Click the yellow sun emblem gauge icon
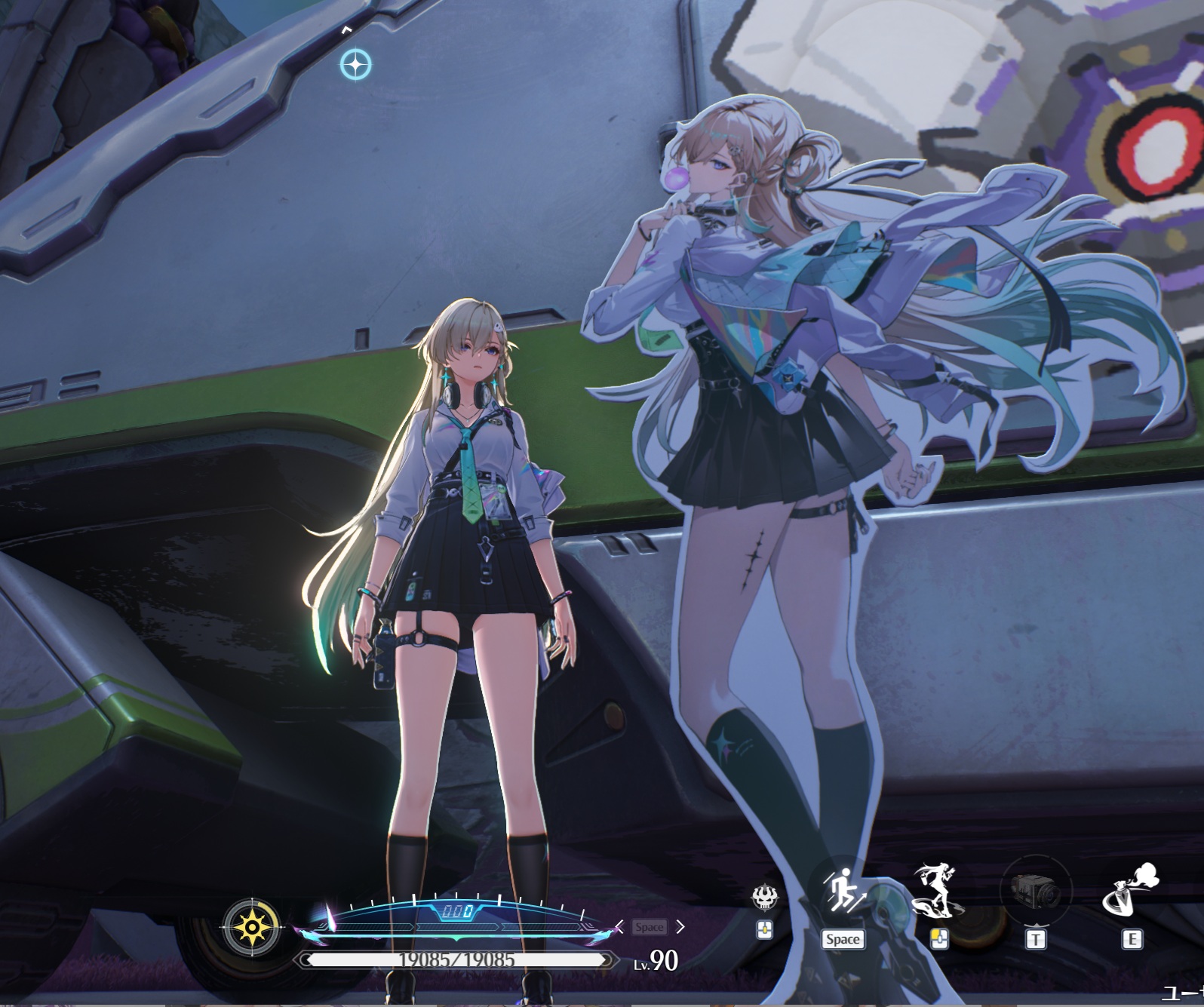 pos(252,926)
